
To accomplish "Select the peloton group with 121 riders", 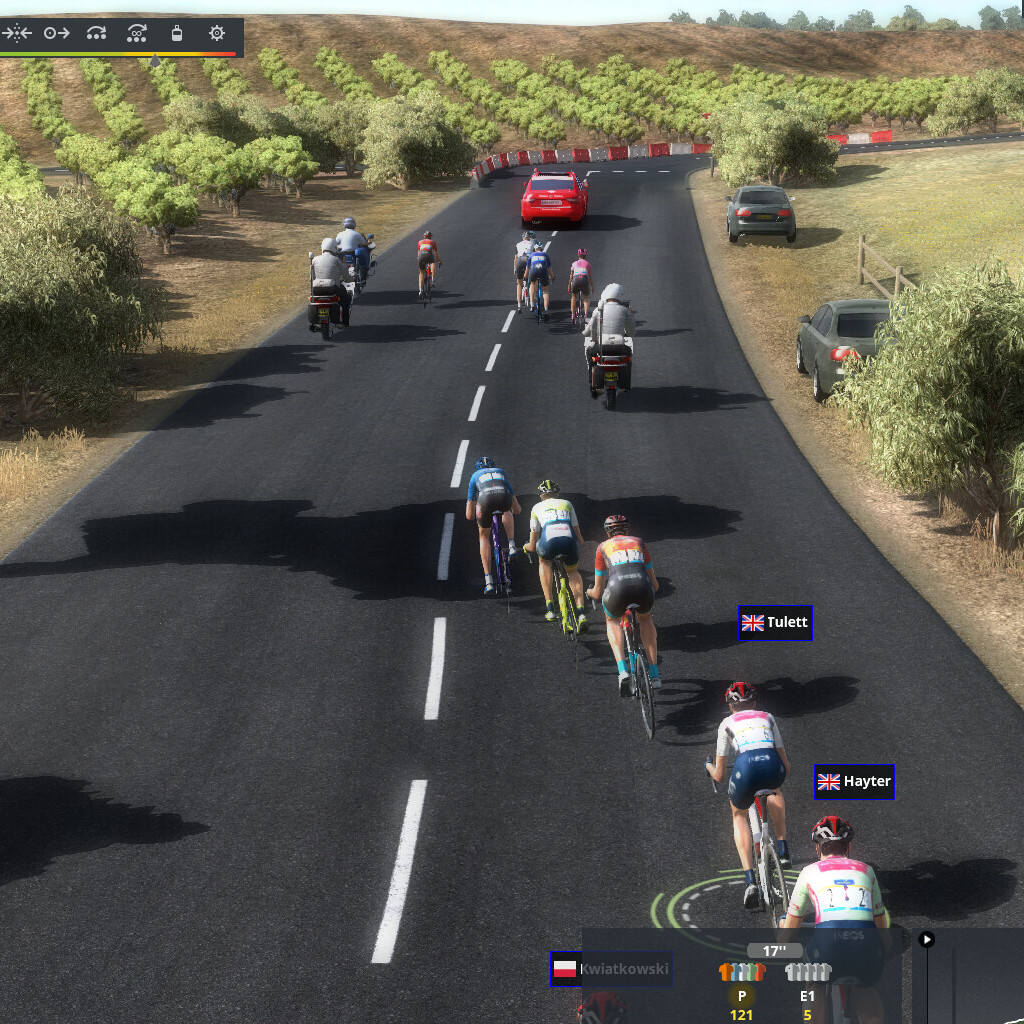I will 742,972.
